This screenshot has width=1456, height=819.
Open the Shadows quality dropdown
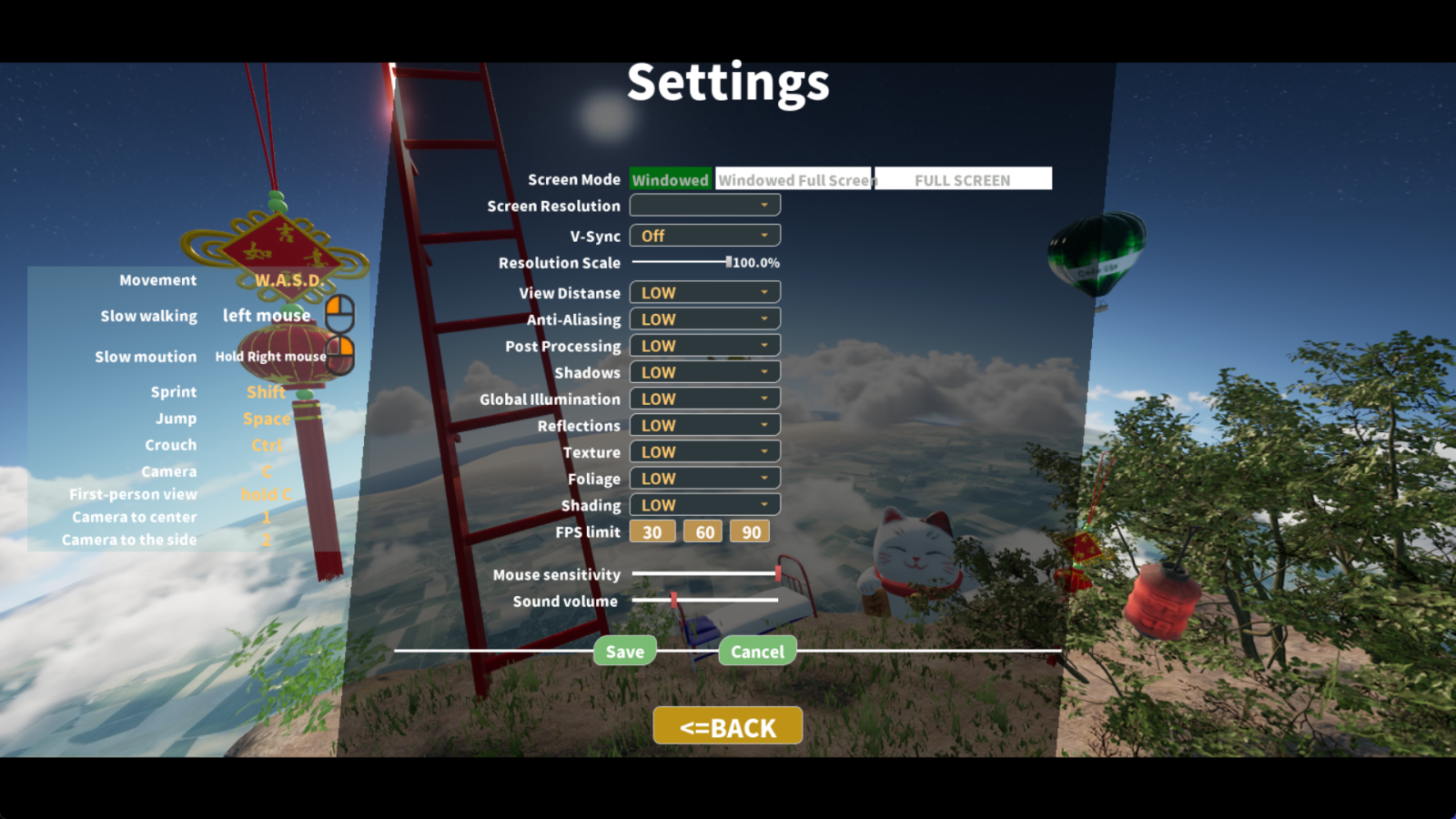coord(704,371)
